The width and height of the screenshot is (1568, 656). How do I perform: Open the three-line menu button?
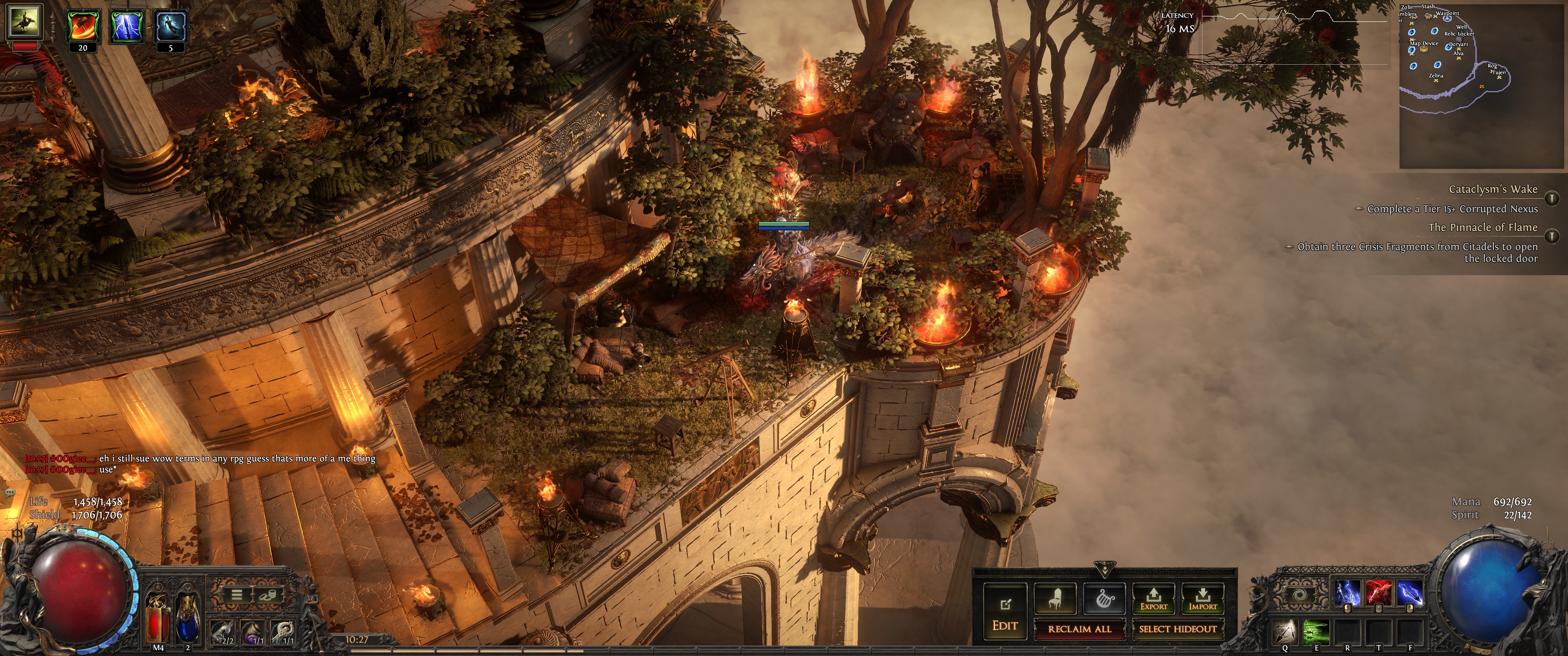pyautogui.click(x=237, y=594)
